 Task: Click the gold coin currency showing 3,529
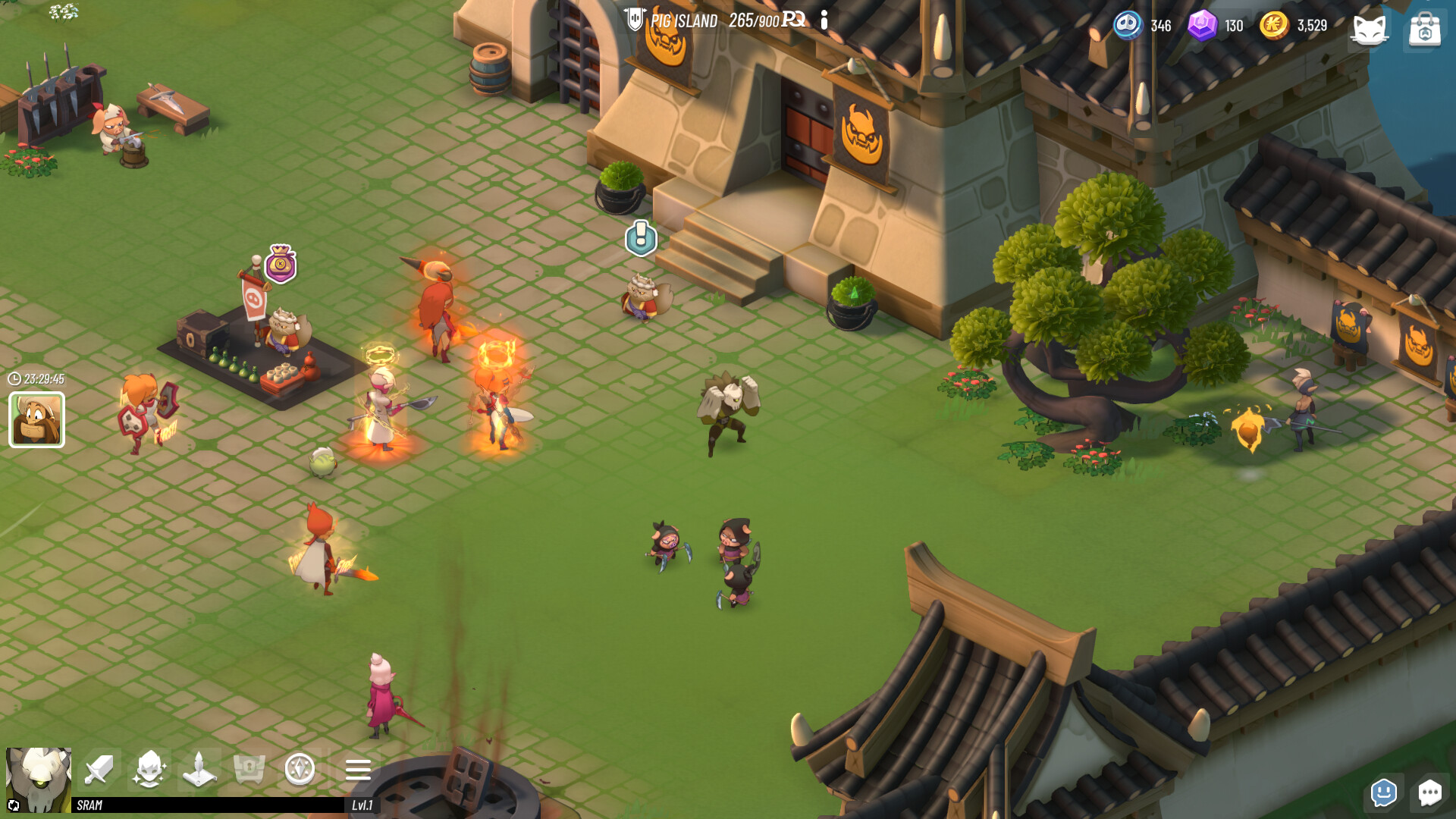click(x=1276, y=25)
